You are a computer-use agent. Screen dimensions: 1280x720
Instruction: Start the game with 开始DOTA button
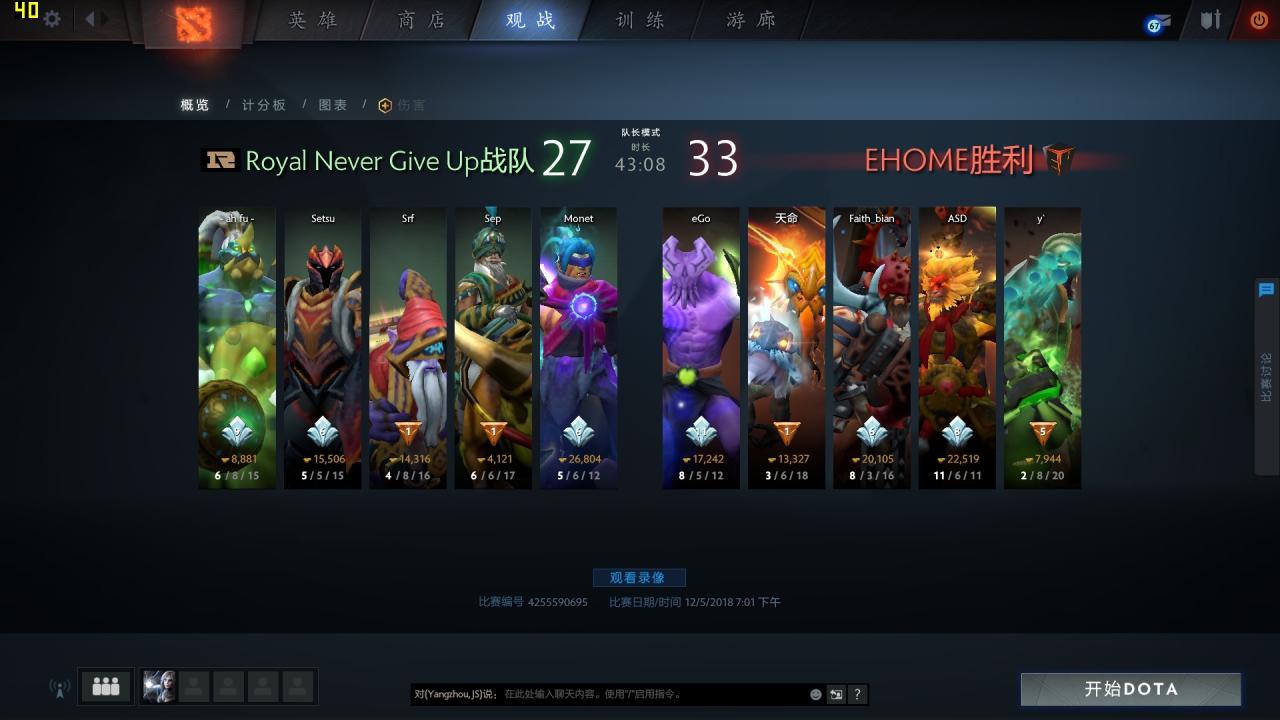click(1131, 689)
